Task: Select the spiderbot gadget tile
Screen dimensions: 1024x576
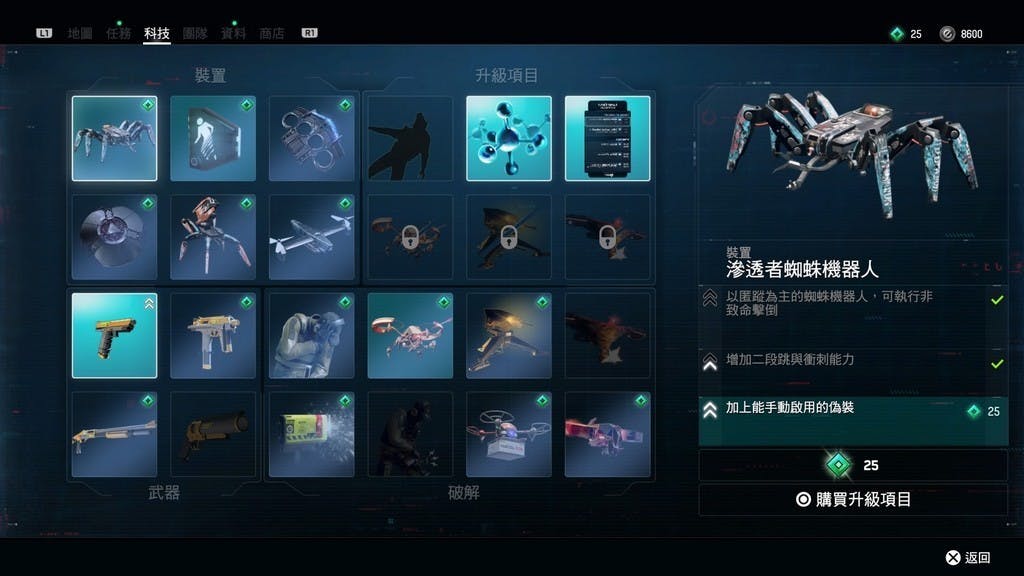Action: [x=114, y=138]
